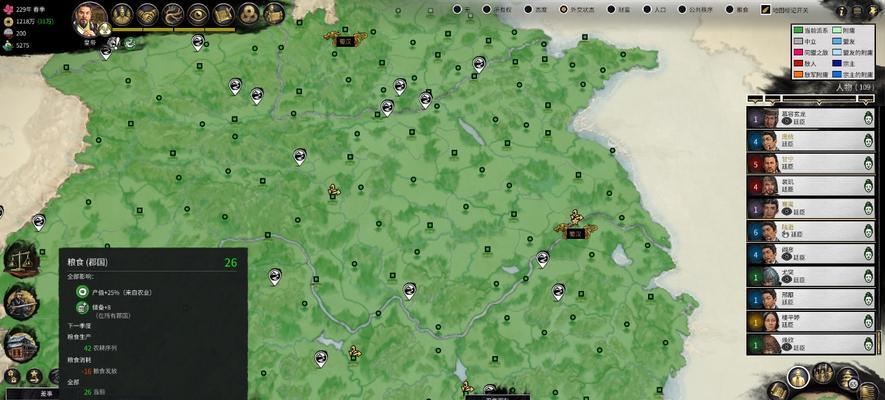Toggle the 地图标记开关 checkbox
Screen dimensions: 885x400
766,9
